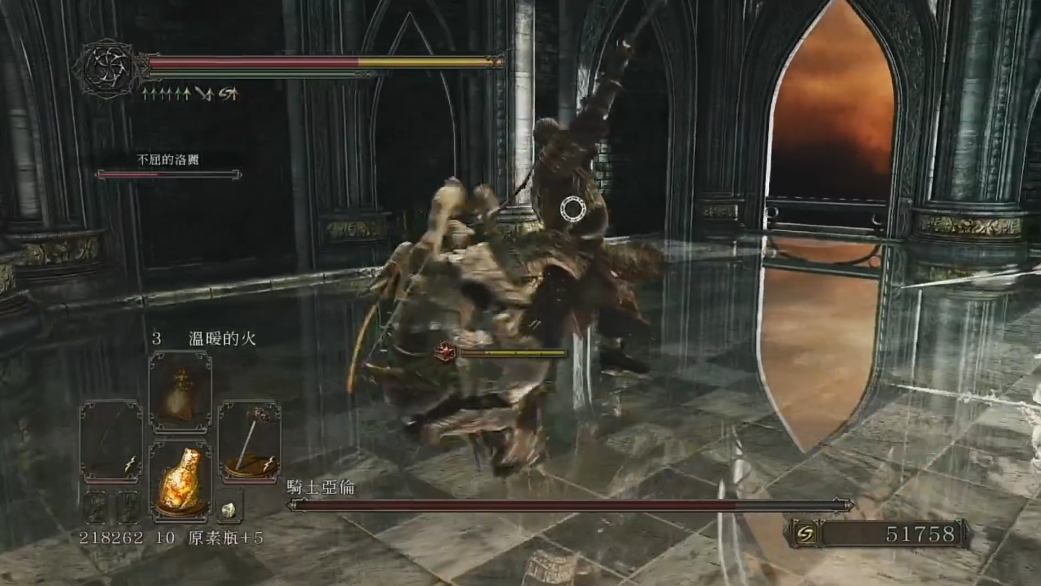1041x586 pixels.
Task: Select the right-hand mace weapon slot
Action: [249, 440]
